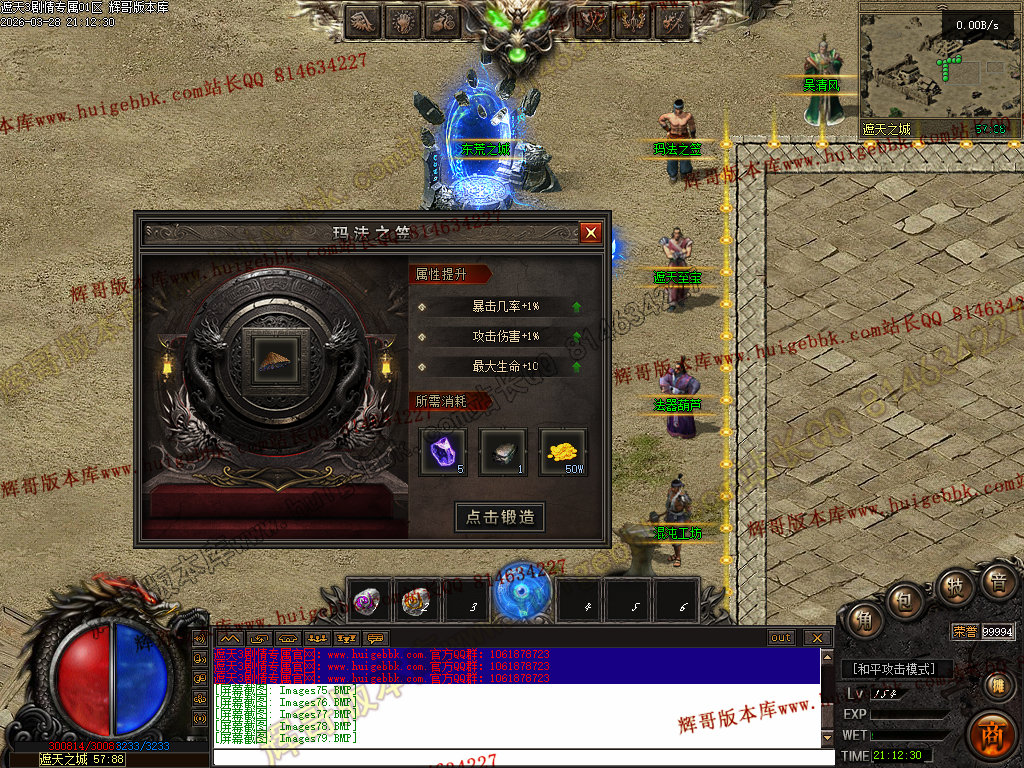Click the 'out' button above chat
The image size is (1024, 768).
click(x=781, y=638)
